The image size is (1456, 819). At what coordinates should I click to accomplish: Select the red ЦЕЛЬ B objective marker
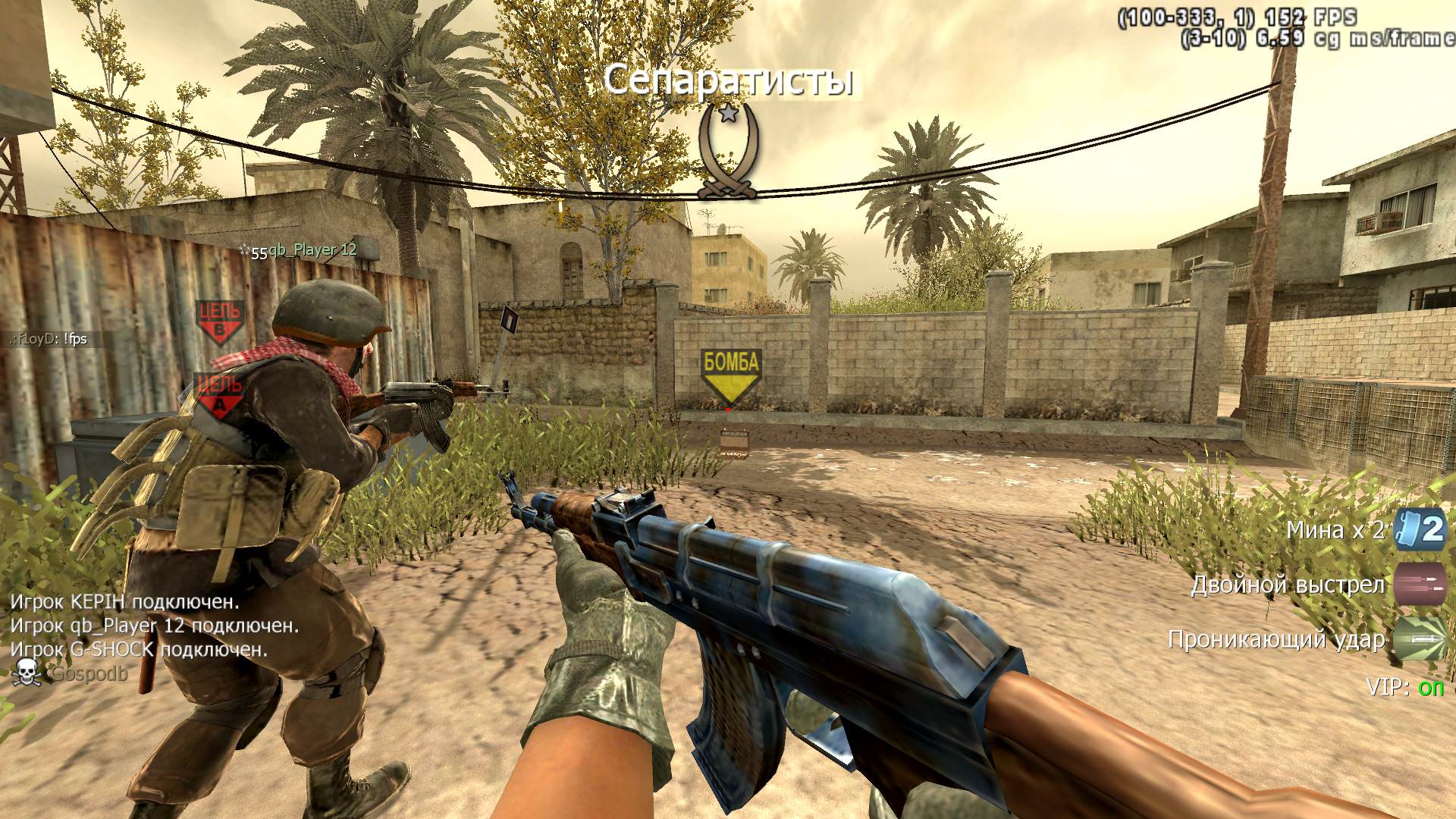click(x=220, y=321)
